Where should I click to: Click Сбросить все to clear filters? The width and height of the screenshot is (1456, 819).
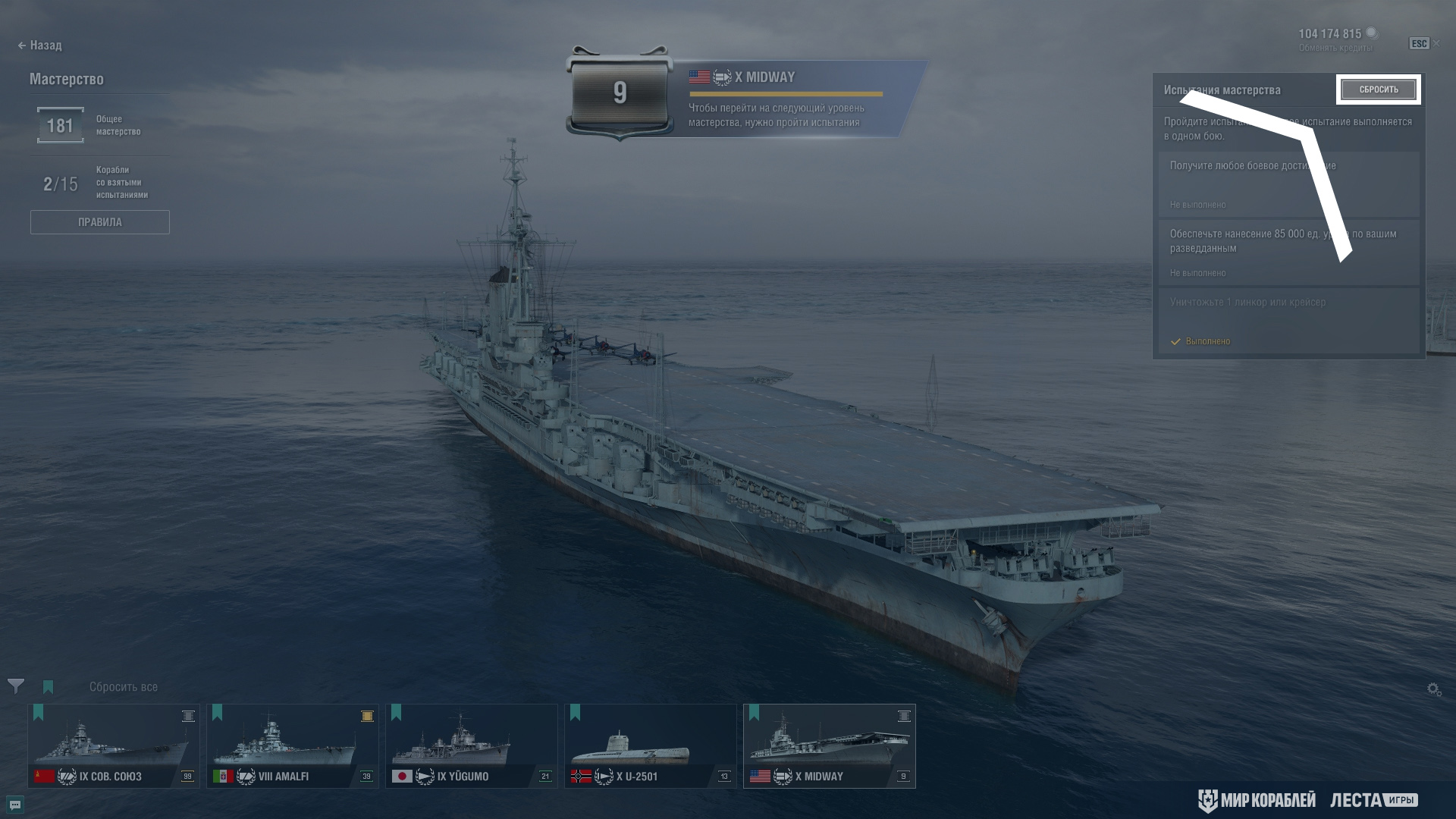point(124,687)
